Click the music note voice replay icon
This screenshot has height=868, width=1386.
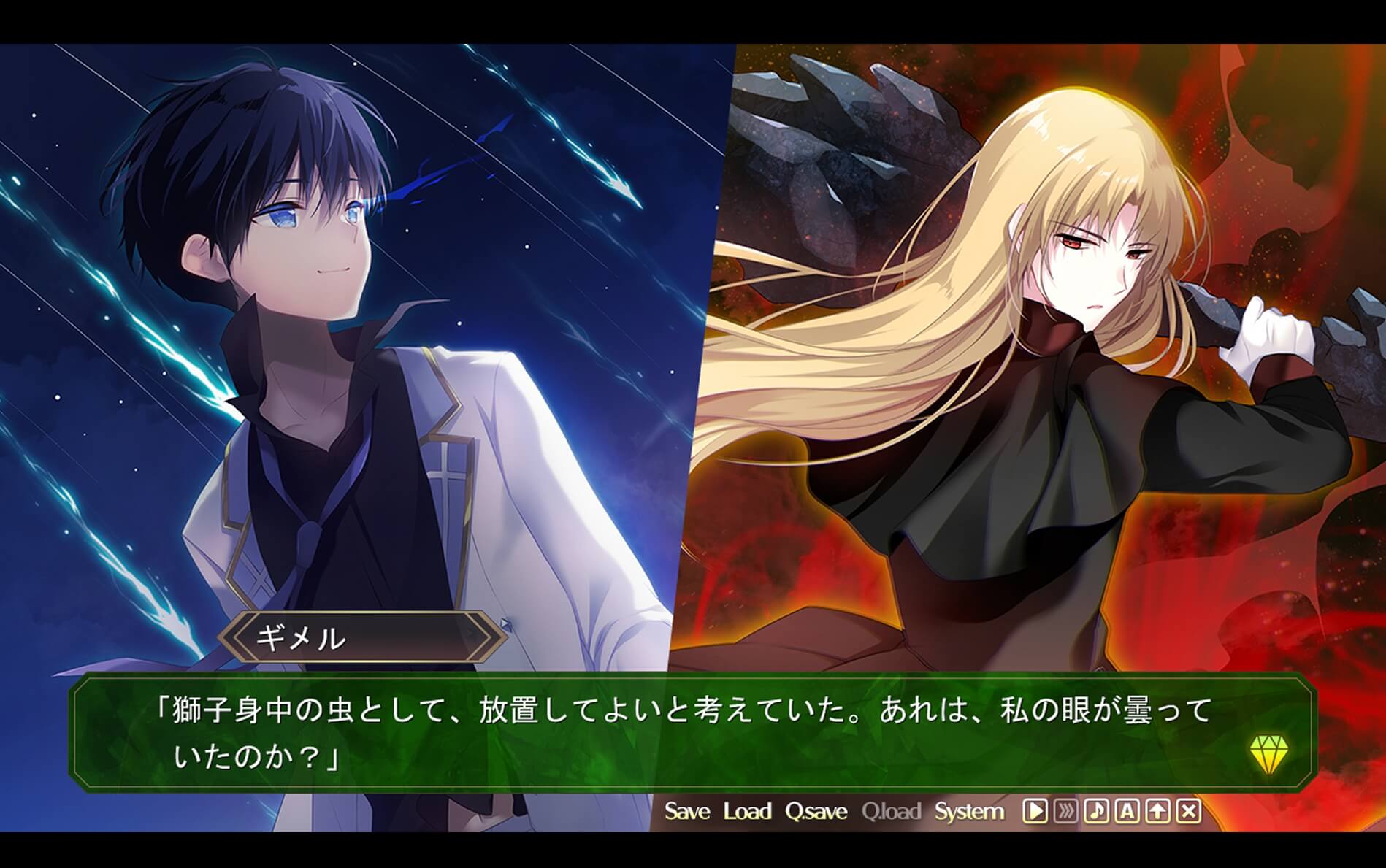click(x=1096, y=811)
